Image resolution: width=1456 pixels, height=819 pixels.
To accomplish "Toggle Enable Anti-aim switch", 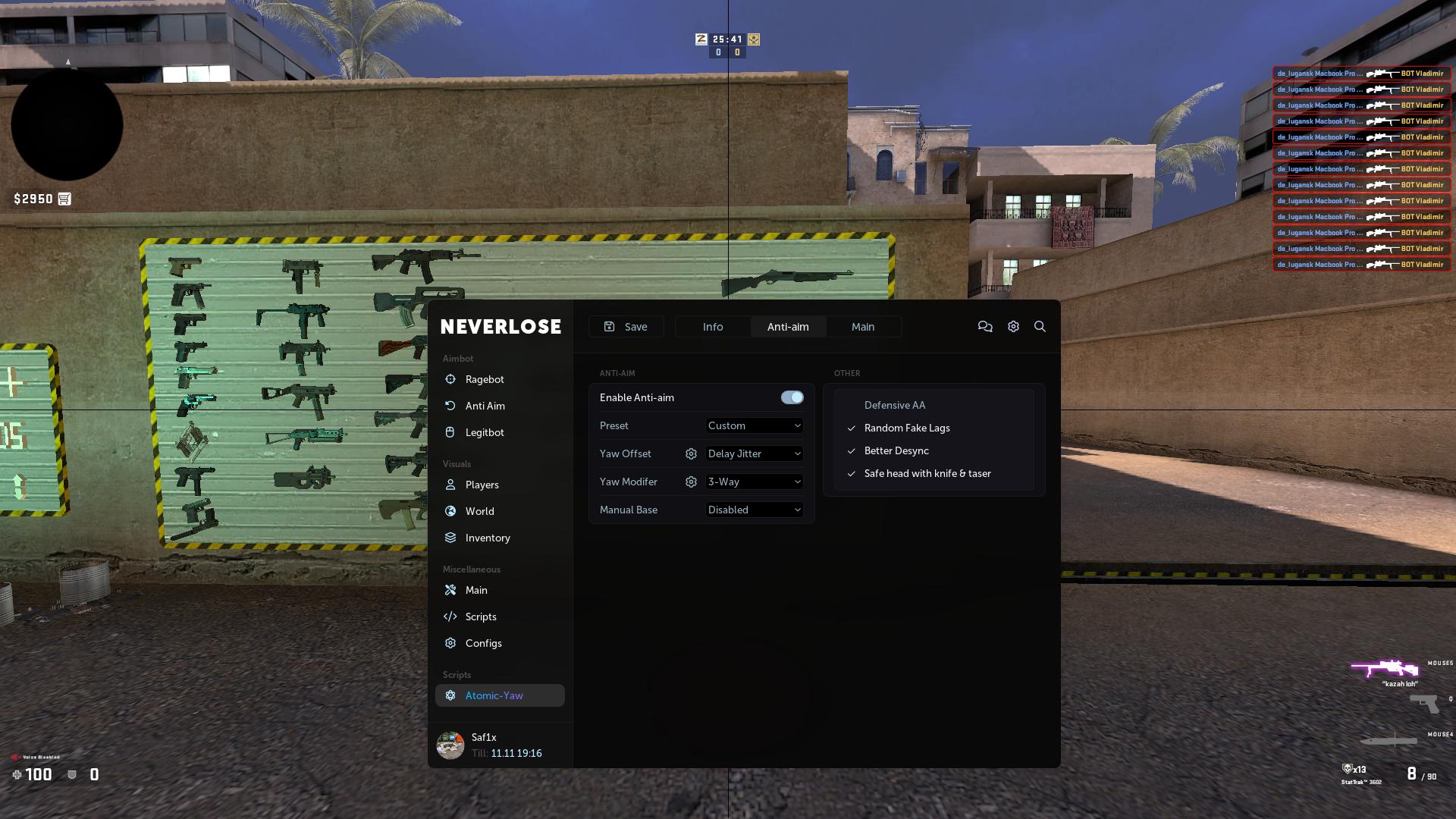I will tap(792, 397).
